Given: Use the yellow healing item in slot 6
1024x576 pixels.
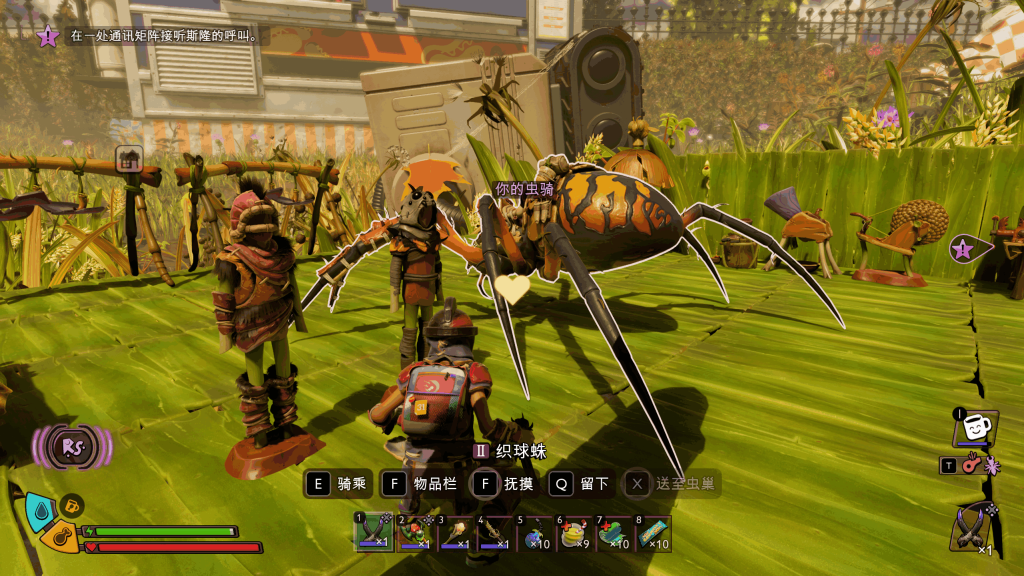Looking at the screenshot, I should pyautogui.click(x=574, y=532).
